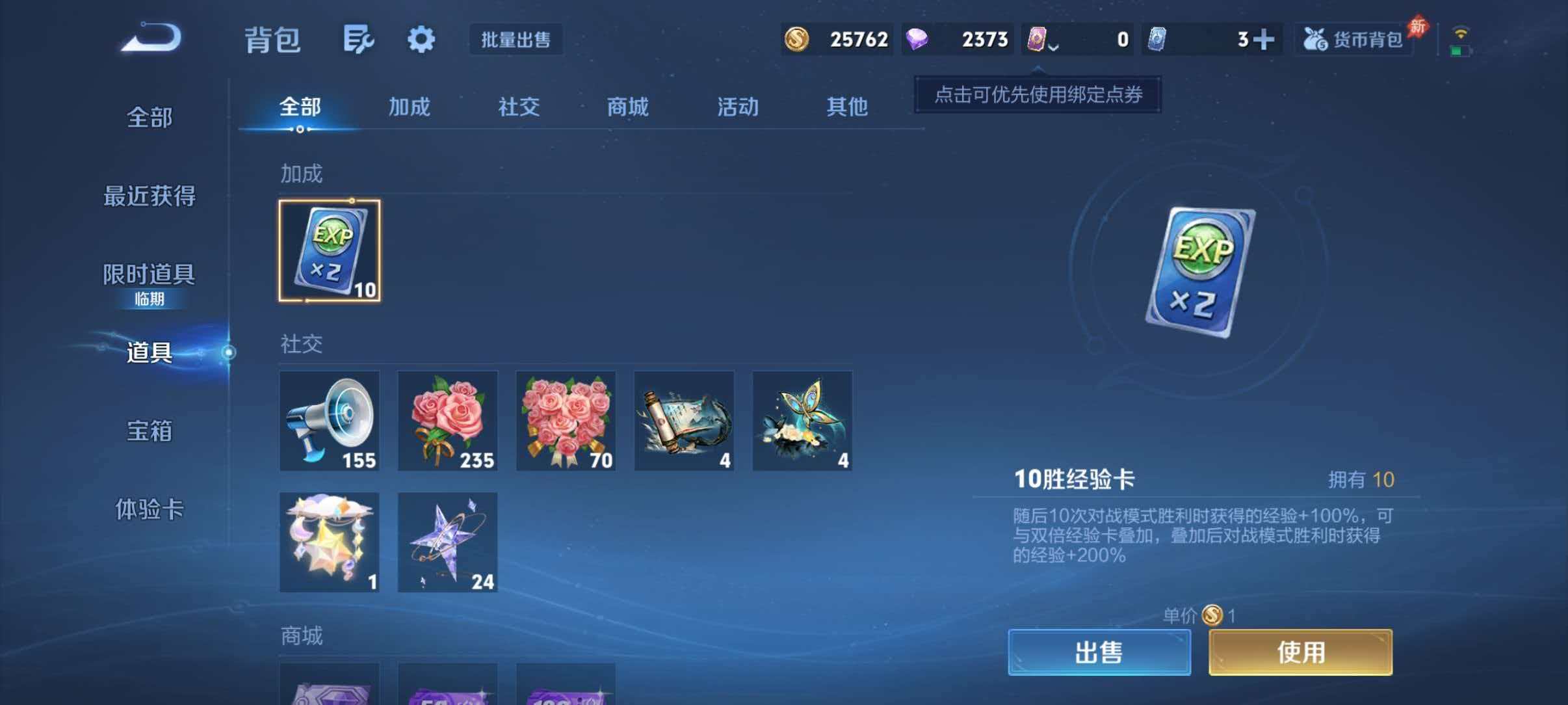The height and width of the screenshot is (705, 1568).
Task: Select the butterfly item with count 4
Action: pyautogui.click(x=802, y=421)
